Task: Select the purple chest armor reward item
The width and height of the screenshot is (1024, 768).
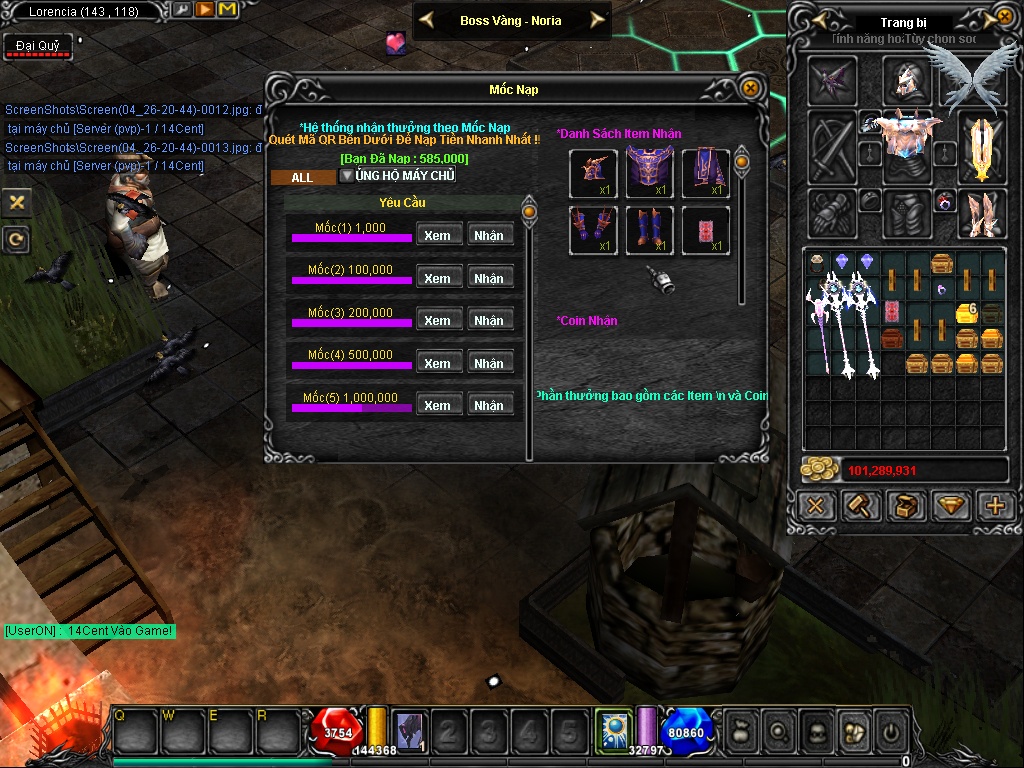Action: click(x=649, y=174)
